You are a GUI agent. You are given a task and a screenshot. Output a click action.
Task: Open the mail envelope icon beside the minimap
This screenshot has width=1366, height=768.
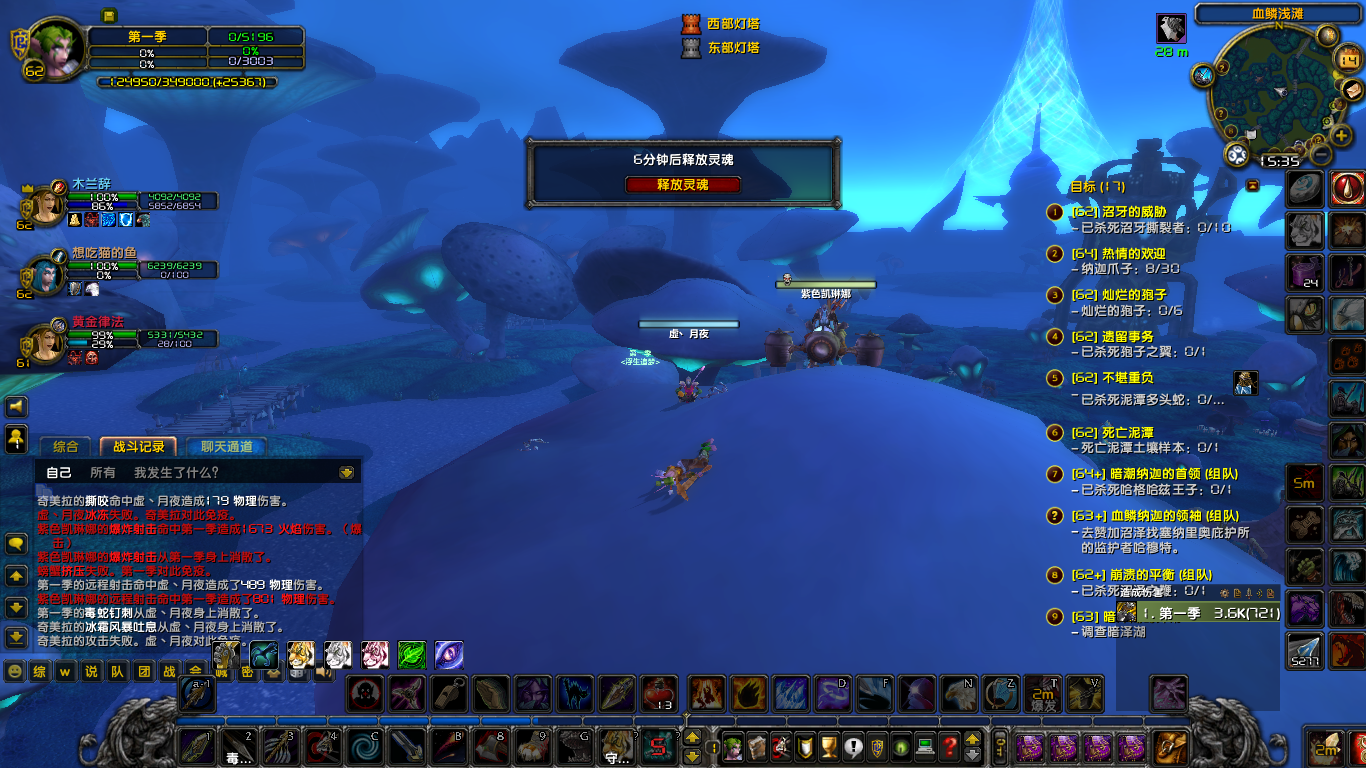[x=1350, y=90]
